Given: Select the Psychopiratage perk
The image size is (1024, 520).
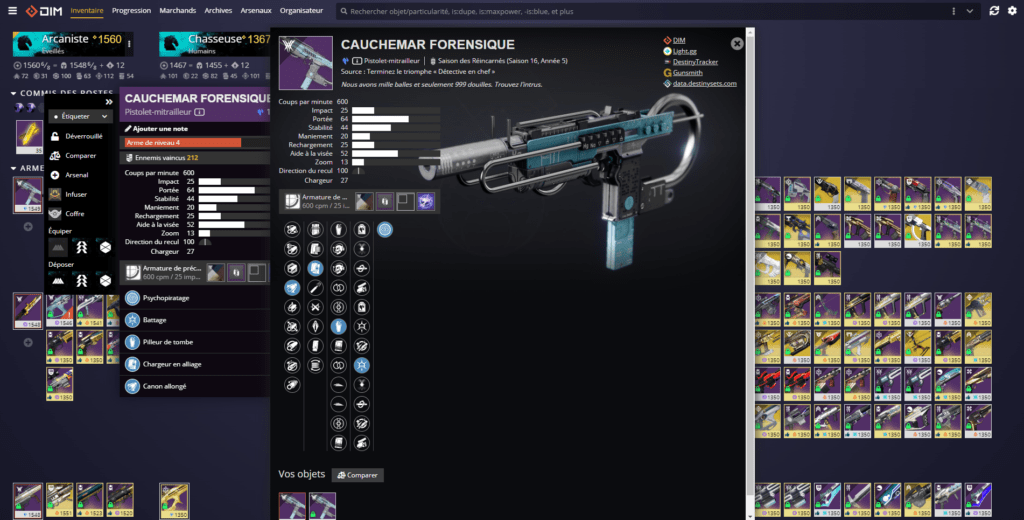Looking at the screenshot, I should coord(168,297).
